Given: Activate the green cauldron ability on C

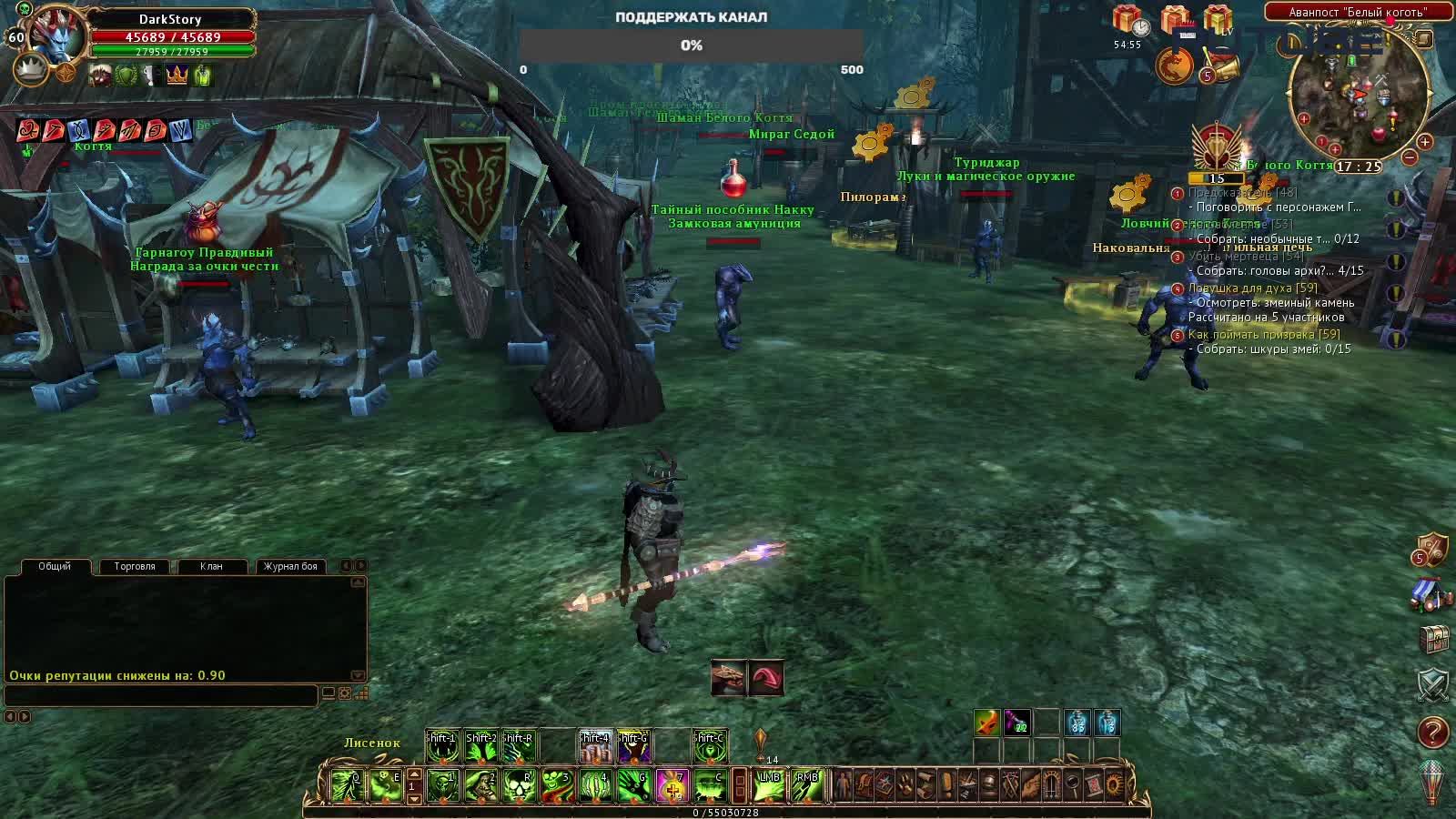Looking at the screenshot, I should click(x=710, y=785).
